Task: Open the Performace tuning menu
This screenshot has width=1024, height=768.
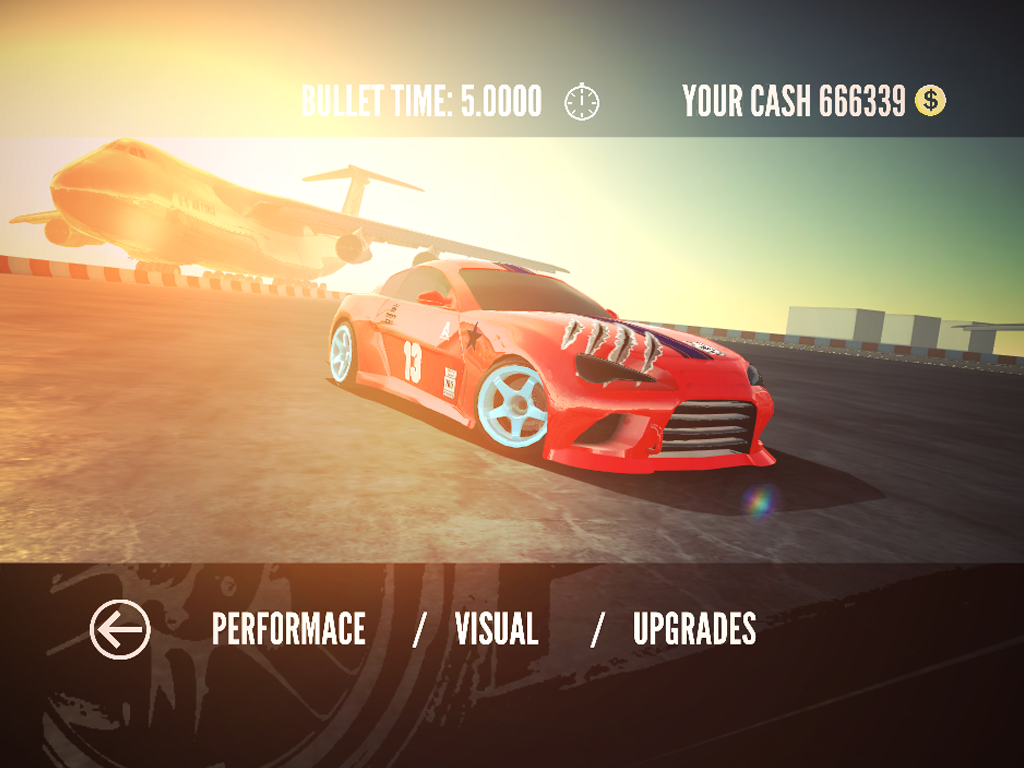Action: tap(288, 630)
